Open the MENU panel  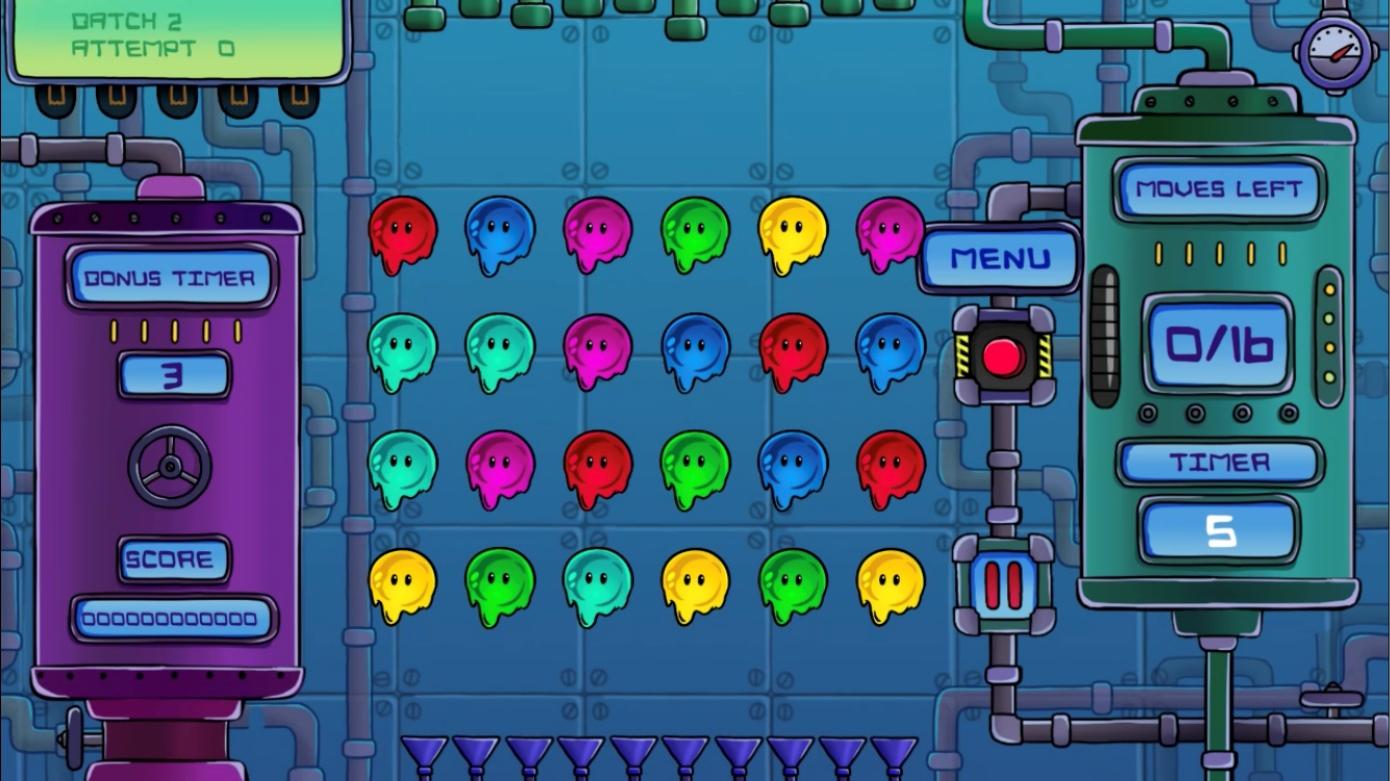999,257
